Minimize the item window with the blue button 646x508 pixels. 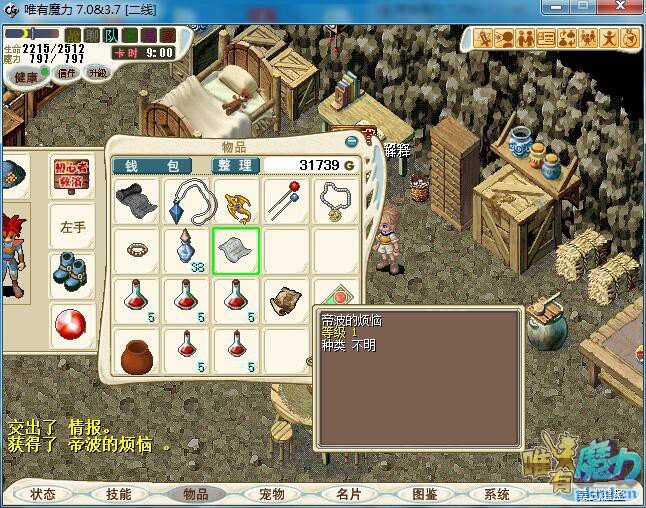tap(363, 142)
